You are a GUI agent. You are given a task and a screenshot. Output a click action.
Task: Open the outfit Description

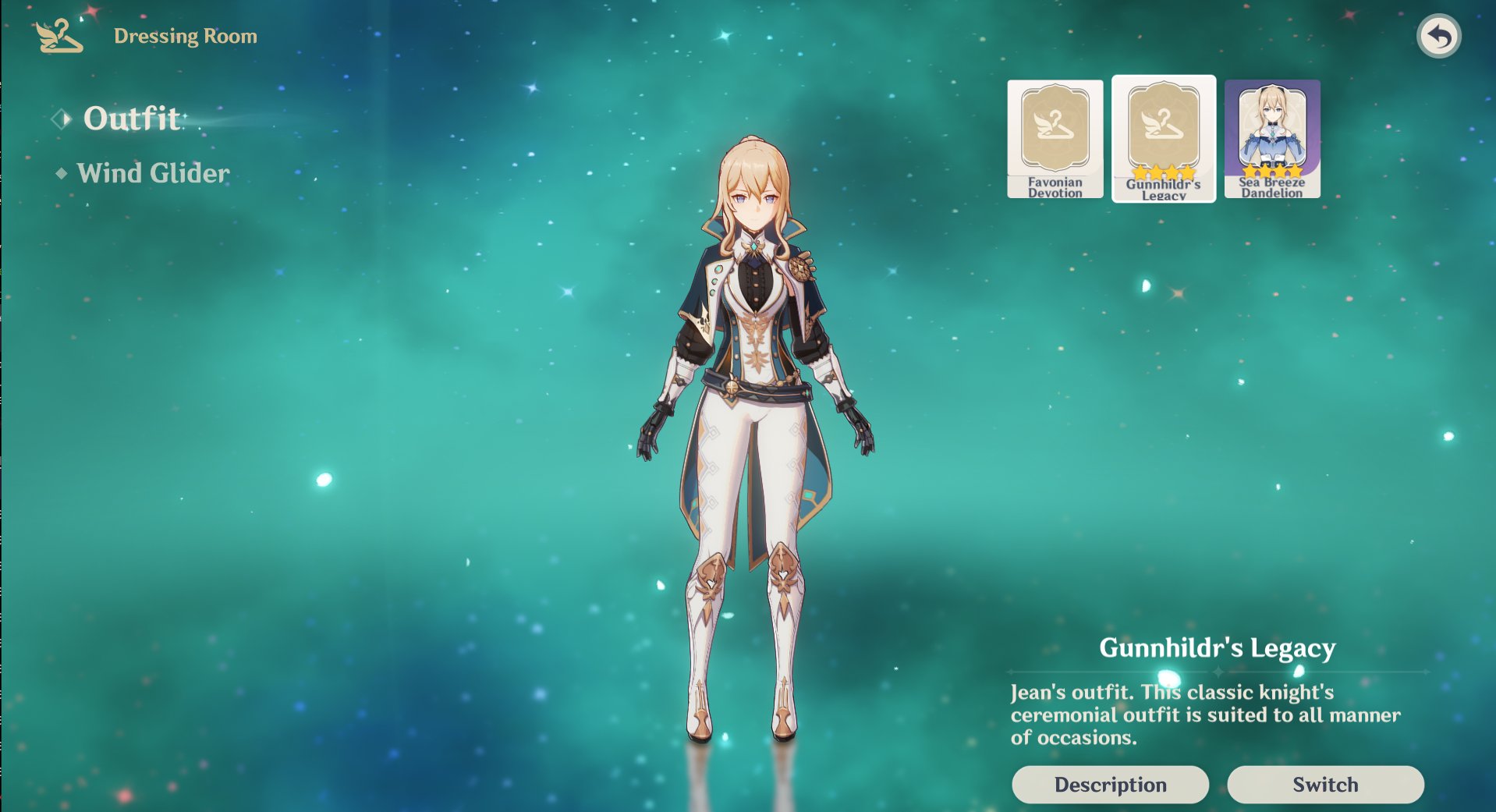1110,784
